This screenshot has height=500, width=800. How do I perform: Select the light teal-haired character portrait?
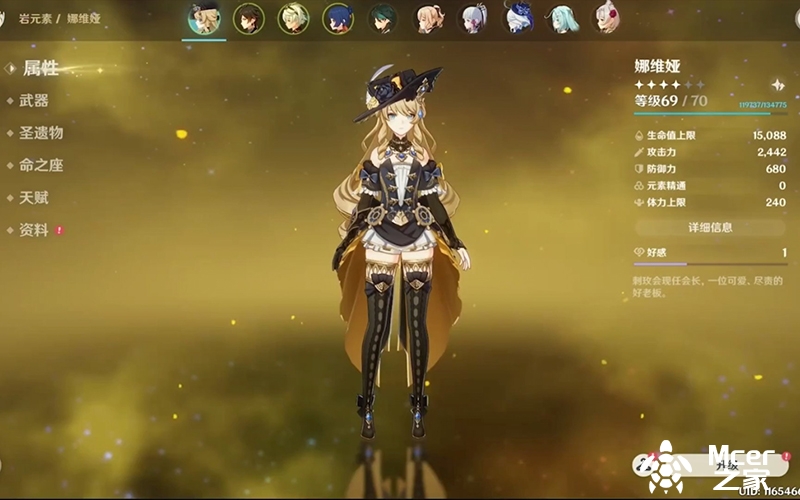point(563,18)
